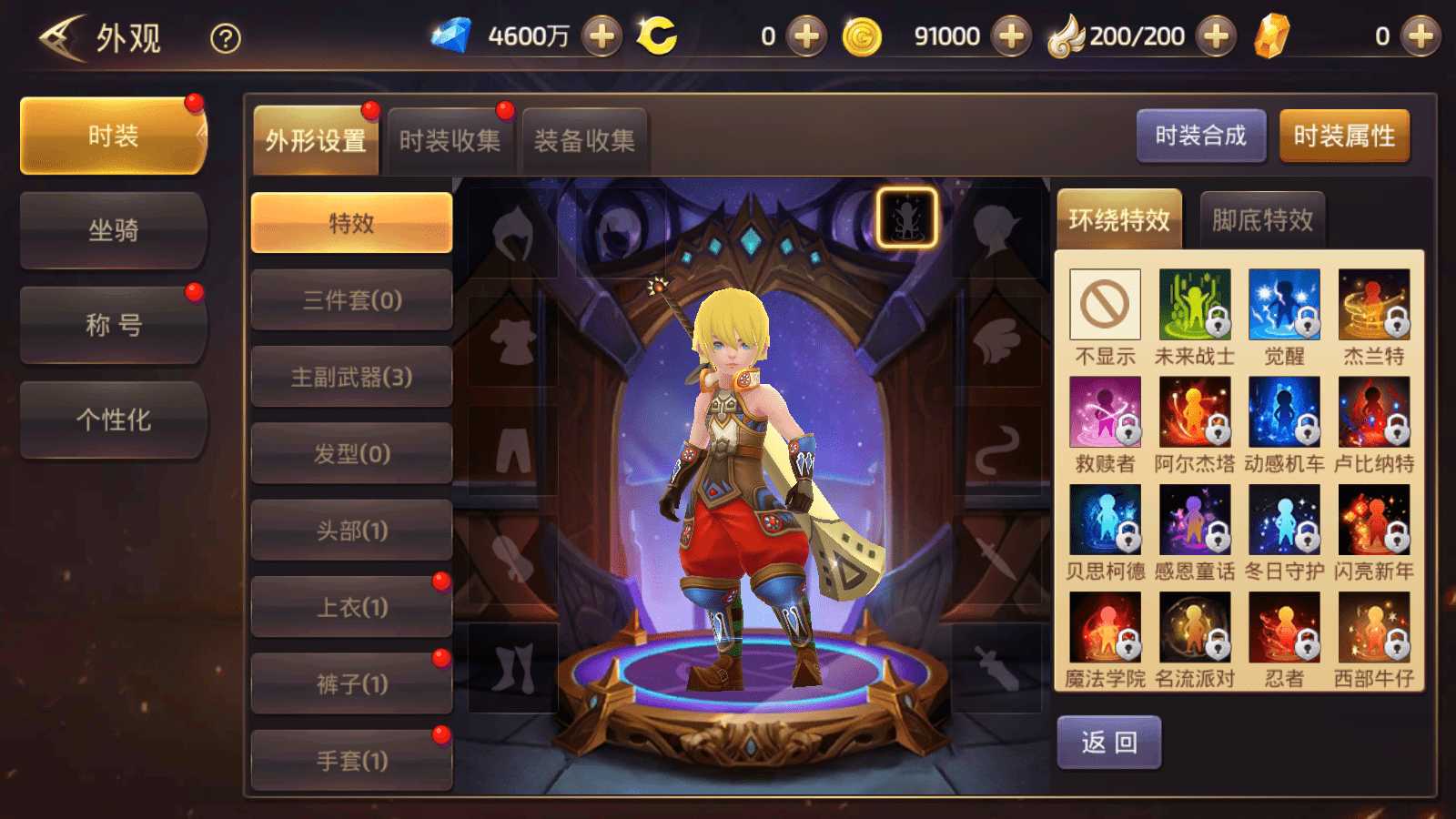The height and width of the screenshot is (819, 1456).
Task: Open the 脚底特效 tab
Action: [x=1261, y=218]
